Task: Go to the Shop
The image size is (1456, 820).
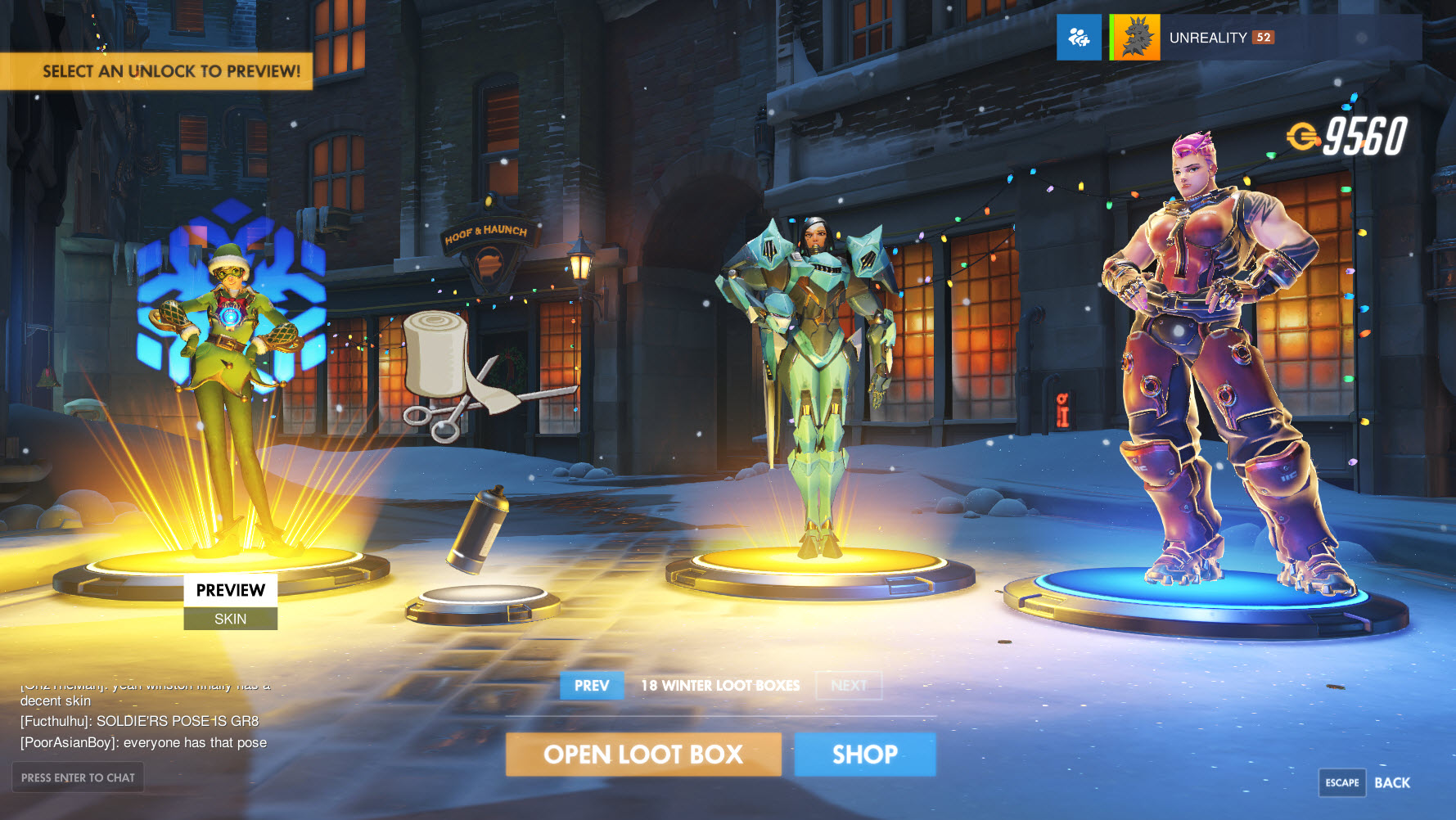Action: (x=864, y=754)
